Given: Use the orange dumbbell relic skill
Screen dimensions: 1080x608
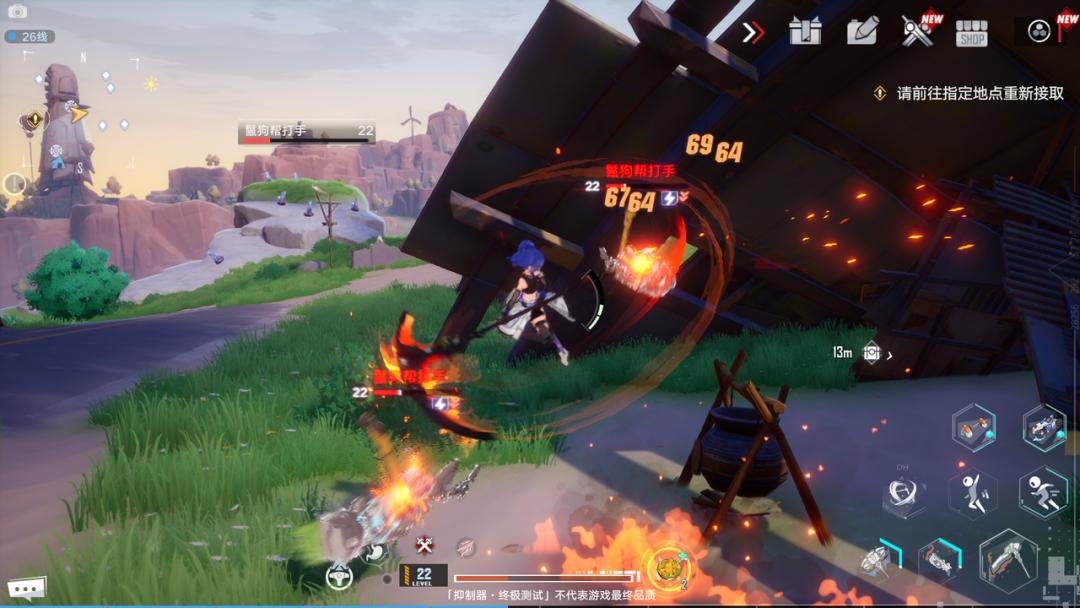Looking at the screenshot, I should [x=972, y=429].
